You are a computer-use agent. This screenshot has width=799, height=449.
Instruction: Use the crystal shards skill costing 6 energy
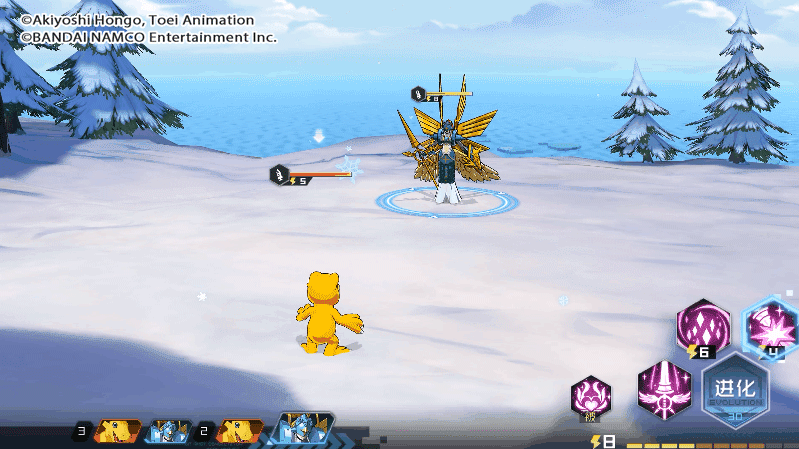(x=704, y=326)
